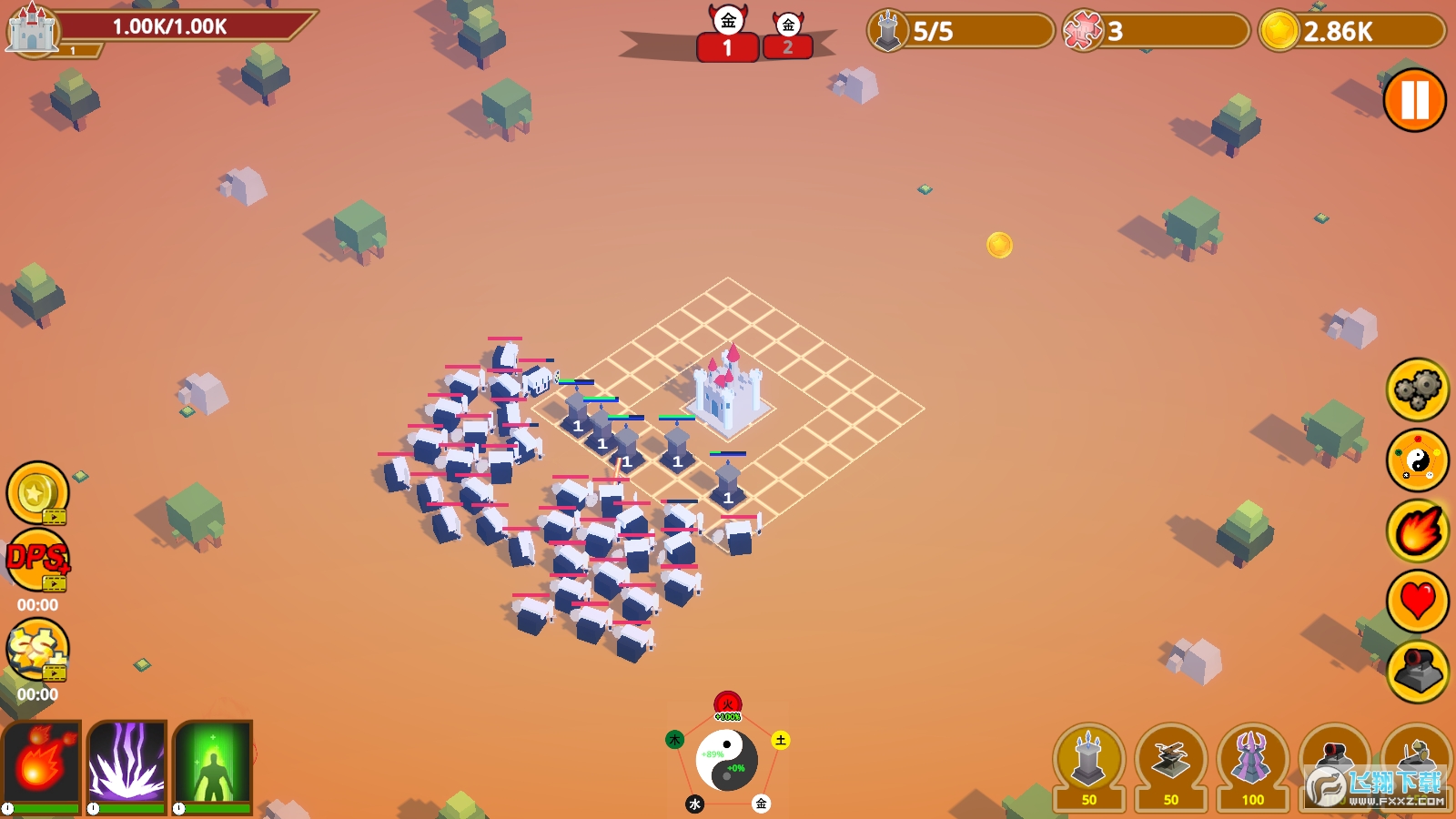Screen dimensions: 1456x819
Task: Select the yellow earth element node
Action: point(780,740)
